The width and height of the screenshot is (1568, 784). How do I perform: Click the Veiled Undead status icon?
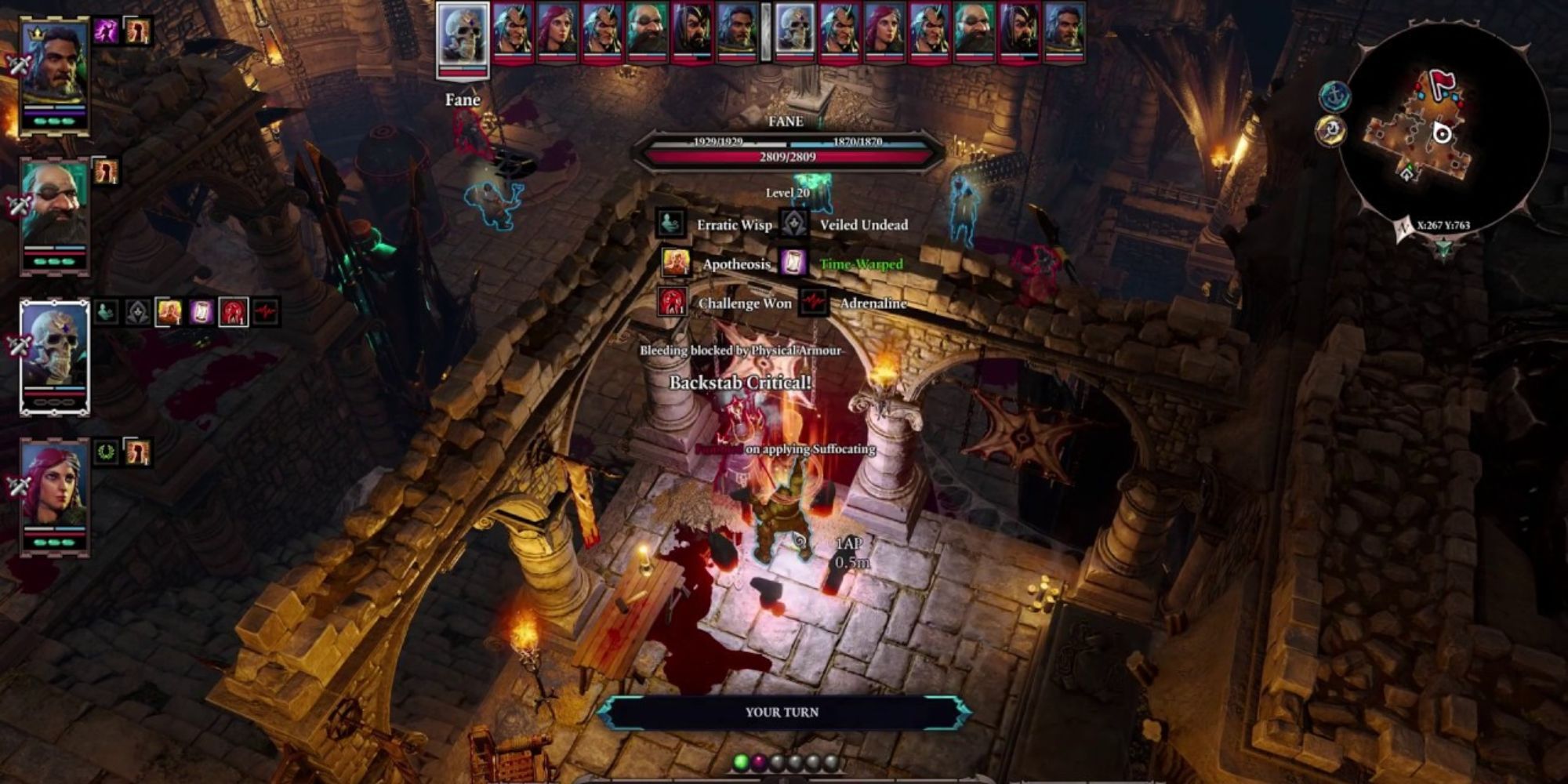(794, 224)
